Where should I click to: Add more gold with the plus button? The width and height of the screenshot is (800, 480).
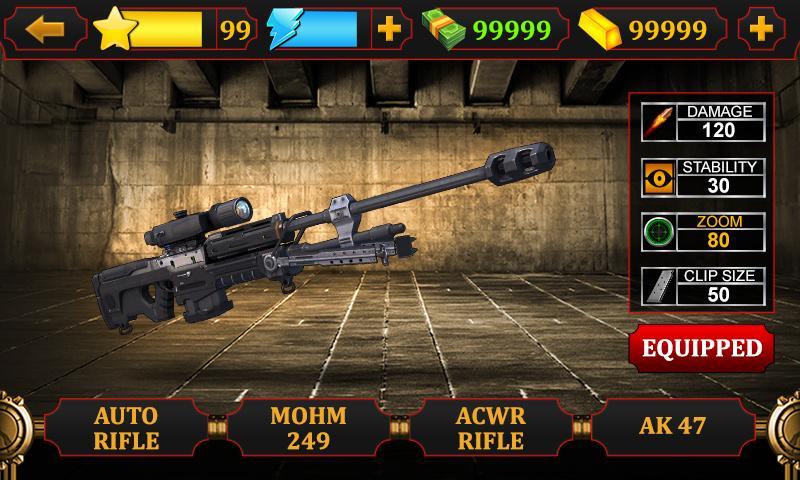pyautogui.click(x=762, y=29)
